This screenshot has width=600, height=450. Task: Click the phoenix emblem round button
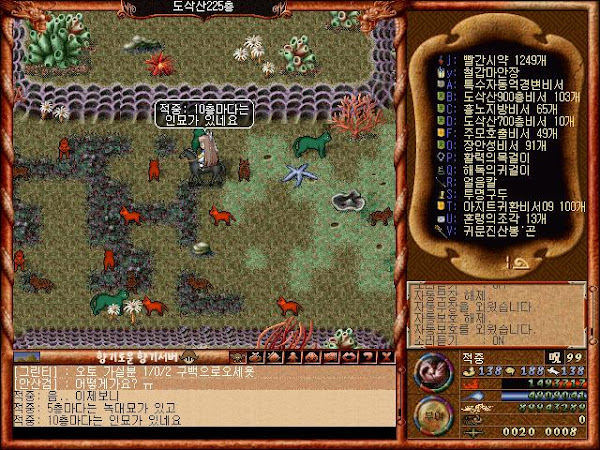coord(431,369)
